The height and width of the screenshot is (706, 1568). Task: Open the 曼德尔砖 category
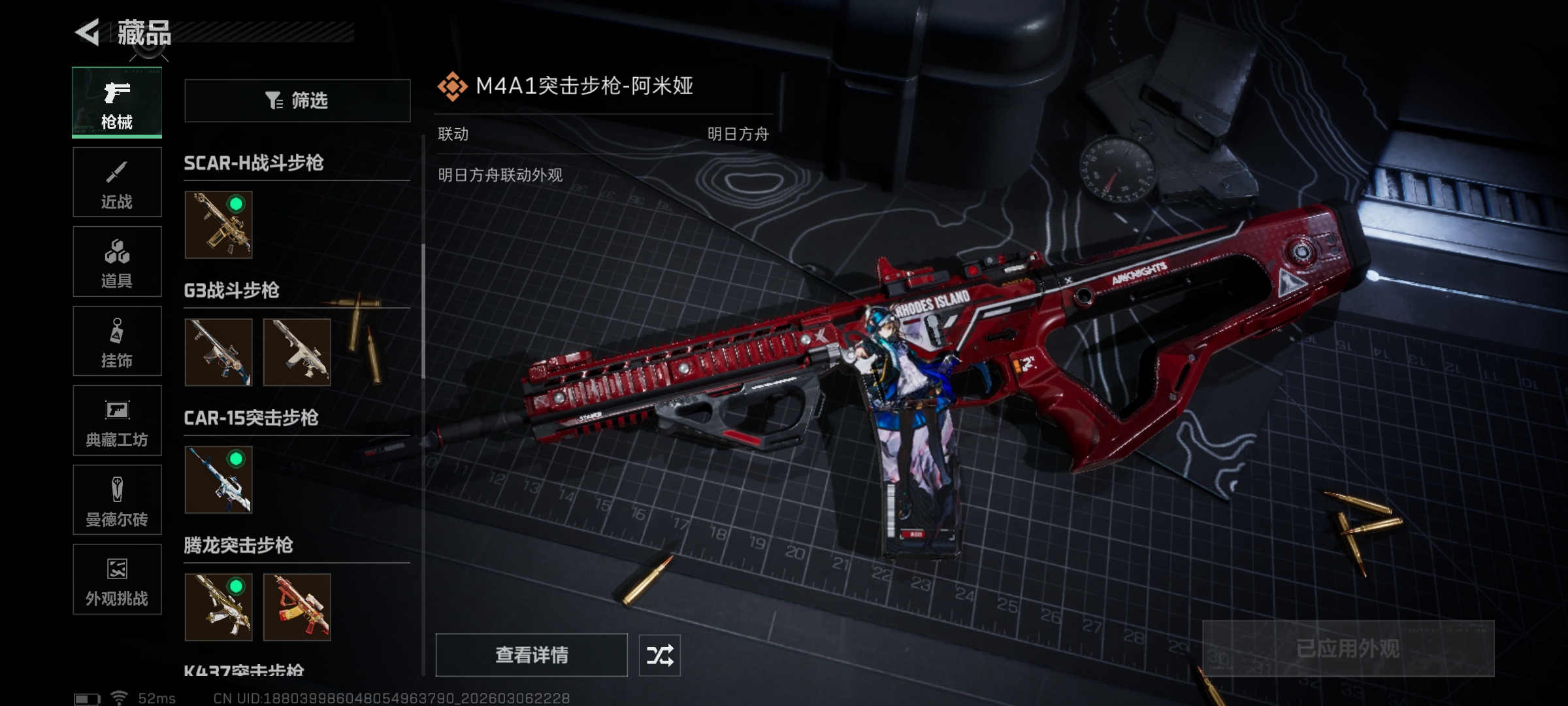point(117,500)
